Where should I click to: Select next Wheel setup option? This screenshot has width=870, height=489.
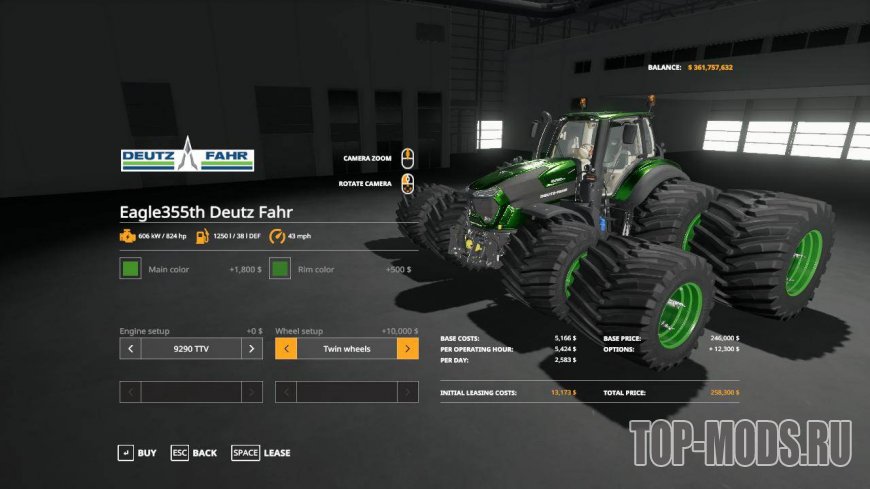point(407,349)
